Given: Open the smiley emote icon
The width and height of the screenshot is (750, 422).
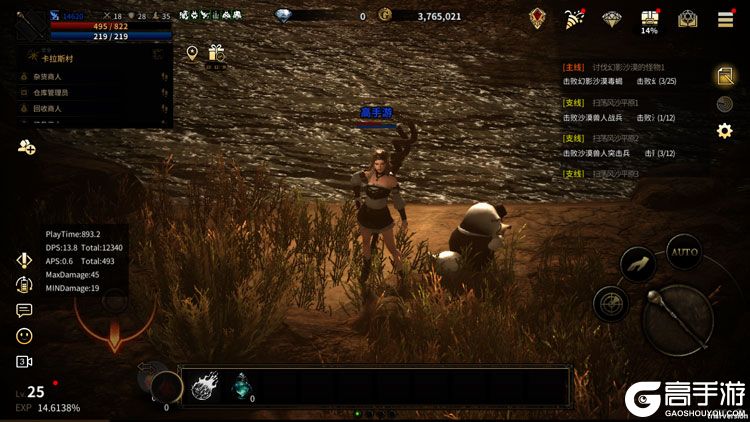Looking at the screenshot, I should [24, 336].
